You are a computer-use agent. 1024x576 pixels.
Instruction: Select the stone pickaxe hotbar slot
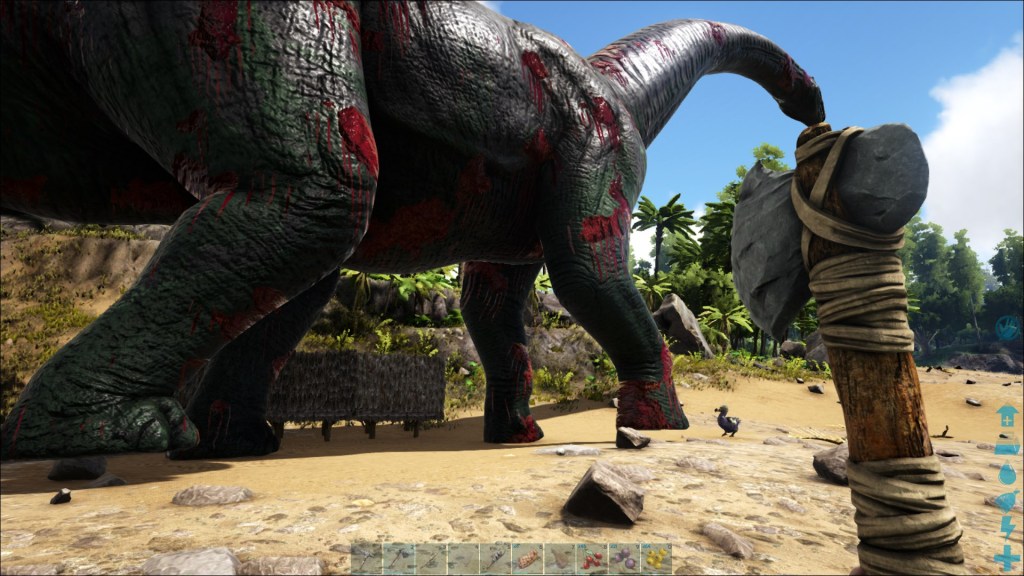point(367,558)
